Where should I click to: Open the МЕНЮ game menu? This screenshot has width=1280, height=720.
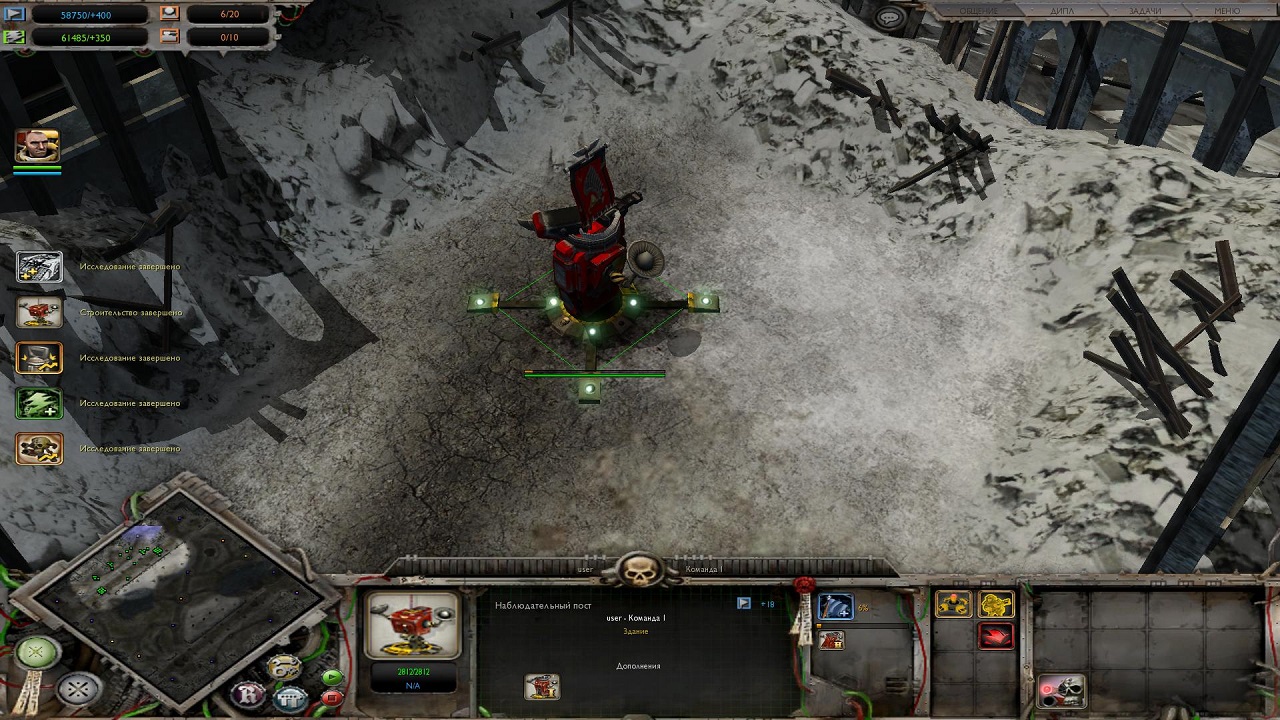pos(1227,11)
